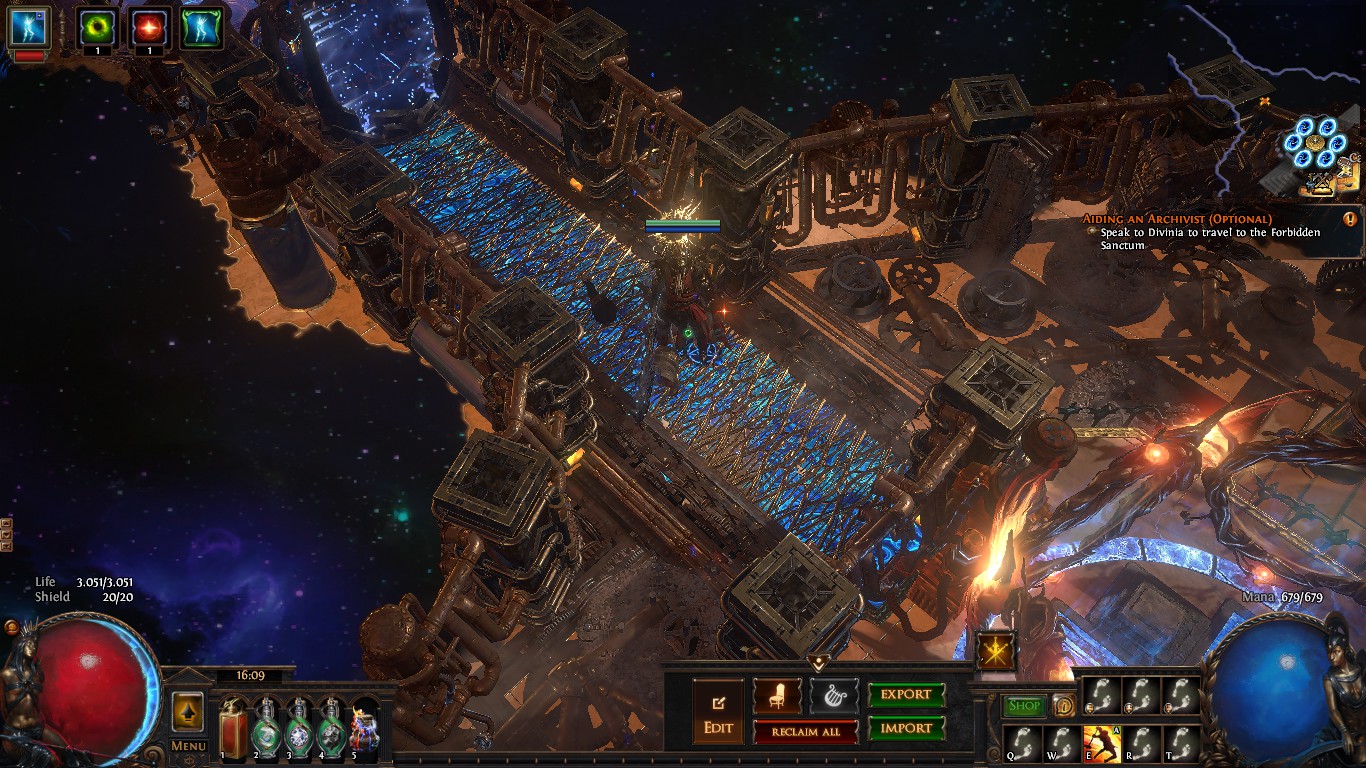The height and width of the screenshot is (768, 1366).
Task: Use the fiery flask in slot 5
Action: coord(364,730)
